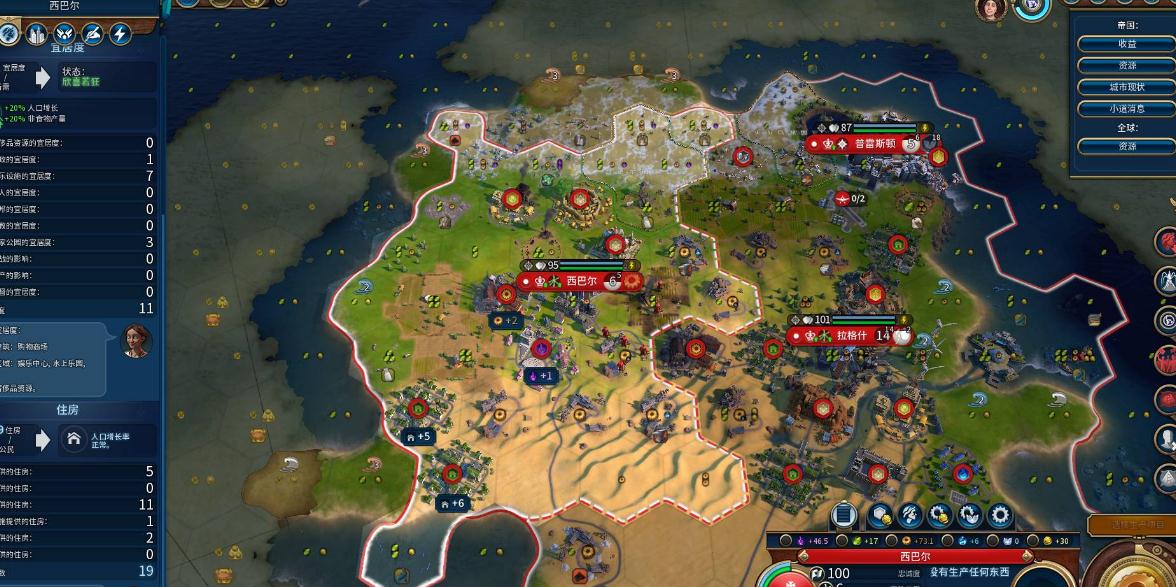1176x587 pixels.
Task: Switch to the lightning bolt power tab
Action: 120,34
